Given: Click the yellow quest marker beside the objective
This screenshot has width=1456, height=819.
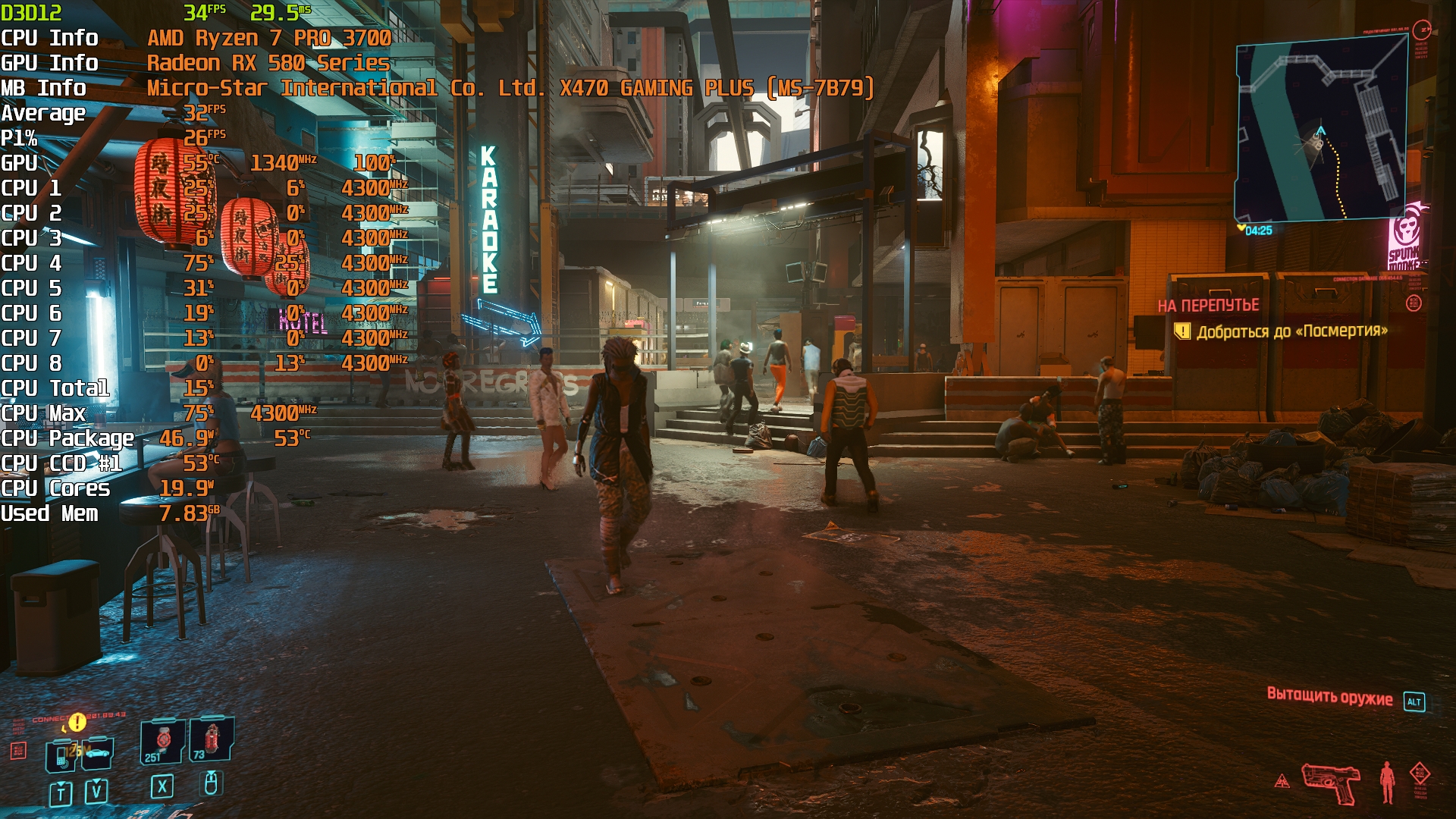Looking at the screenshot, I should click(x=1182, y=331).
